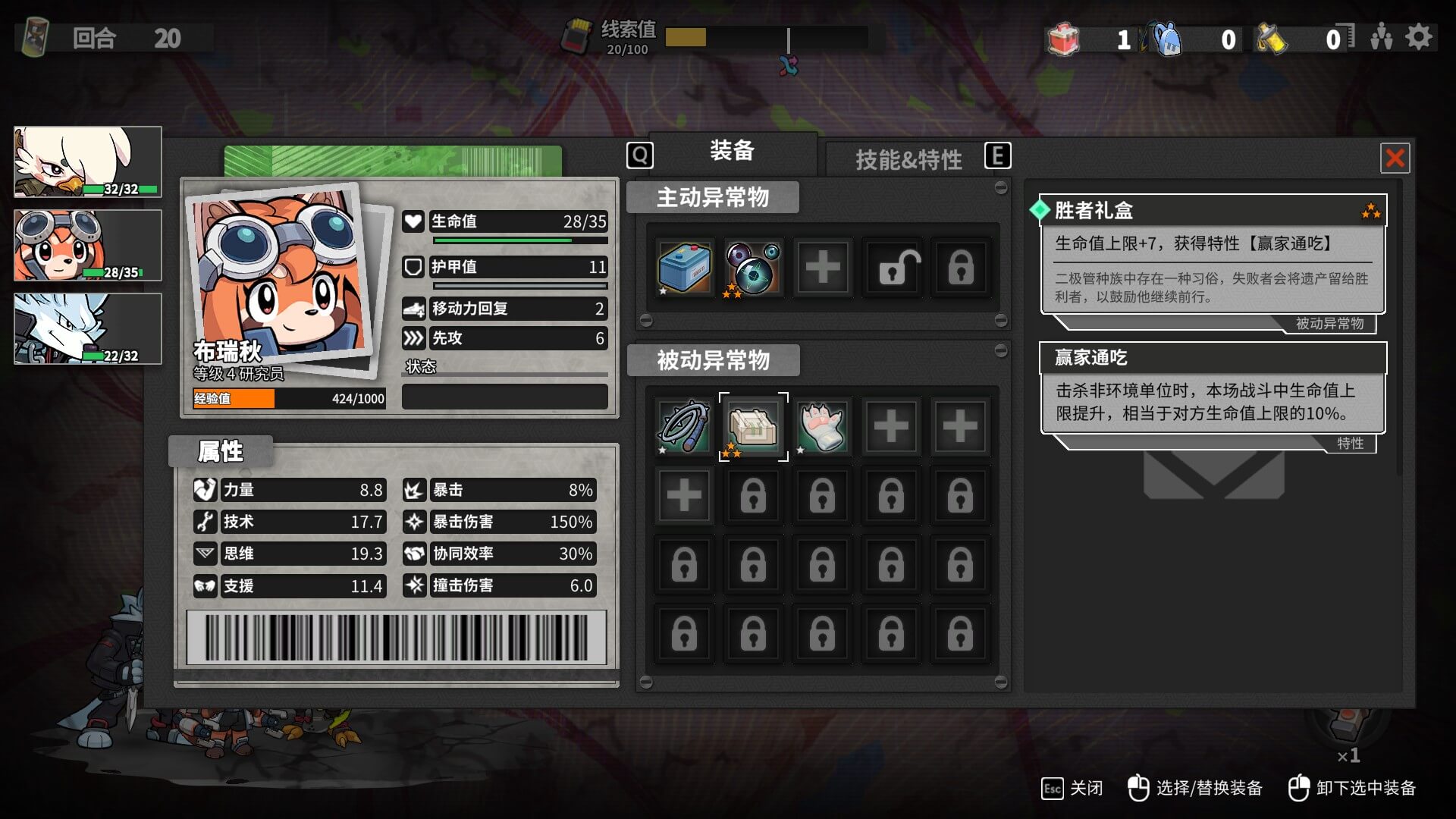Select the spiked whip passive relic
Image resolution: width=1456 pixels, height=819 pixels.
point(685,426)
